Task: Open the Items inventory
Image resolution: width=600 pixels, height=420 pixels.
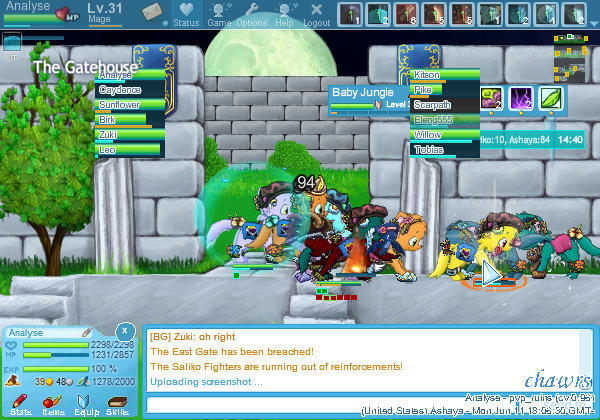Action: coord(53,404)
